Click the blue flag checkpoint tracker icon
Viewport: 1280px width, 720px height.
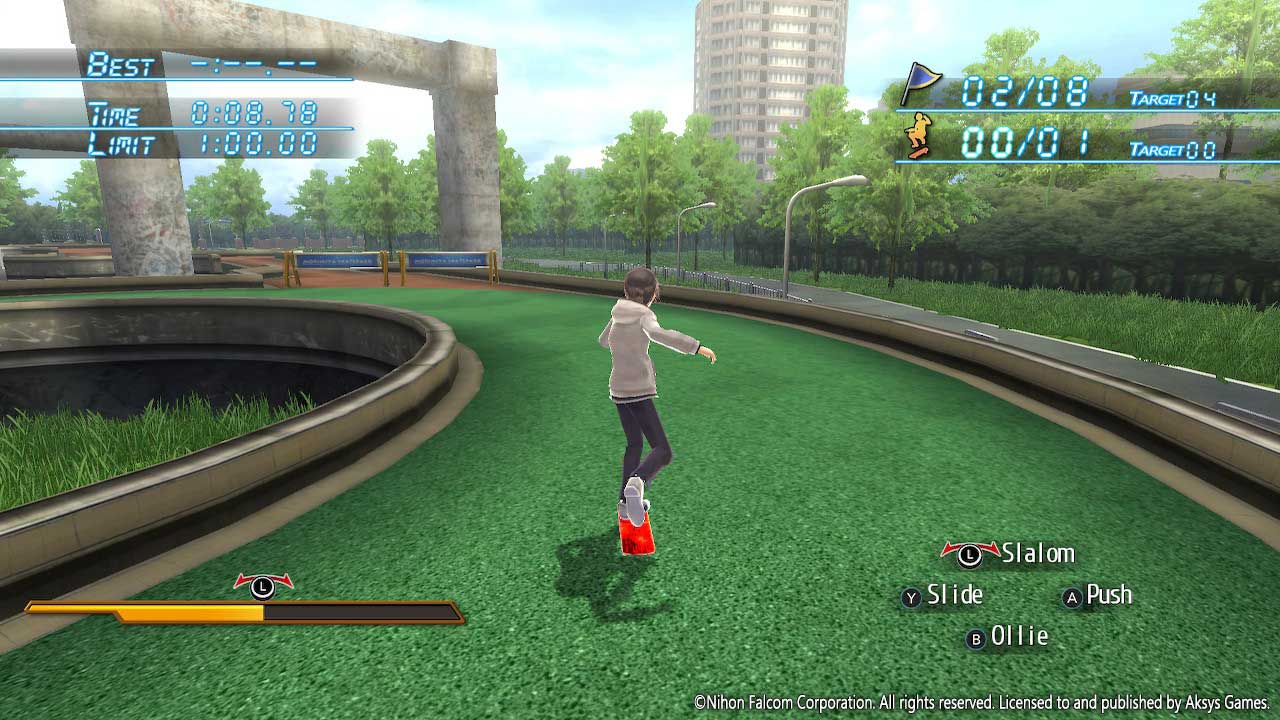(920, 84)
